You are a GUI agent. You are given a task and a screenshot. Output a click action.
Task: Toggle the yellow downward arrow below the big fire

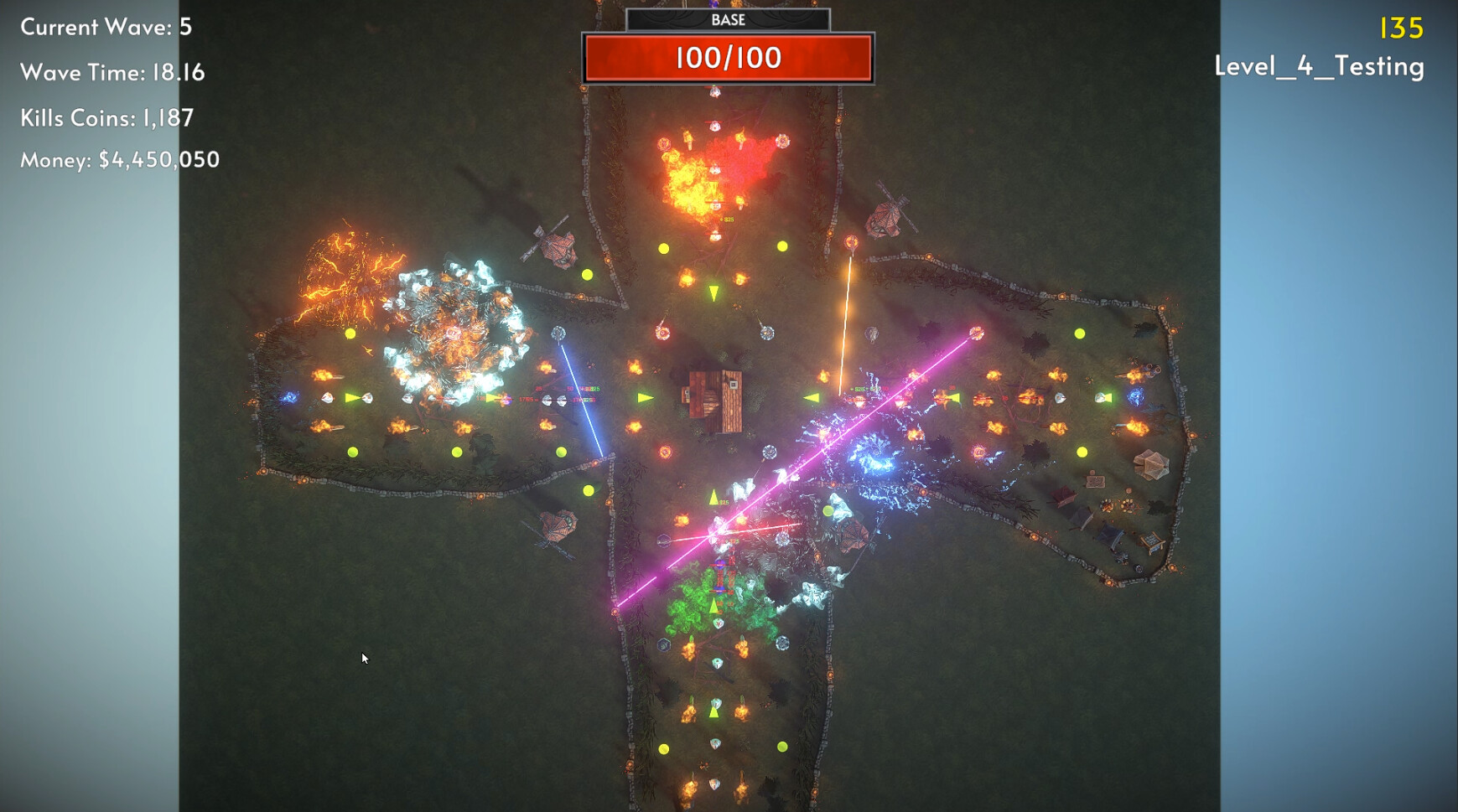[713, 293]
